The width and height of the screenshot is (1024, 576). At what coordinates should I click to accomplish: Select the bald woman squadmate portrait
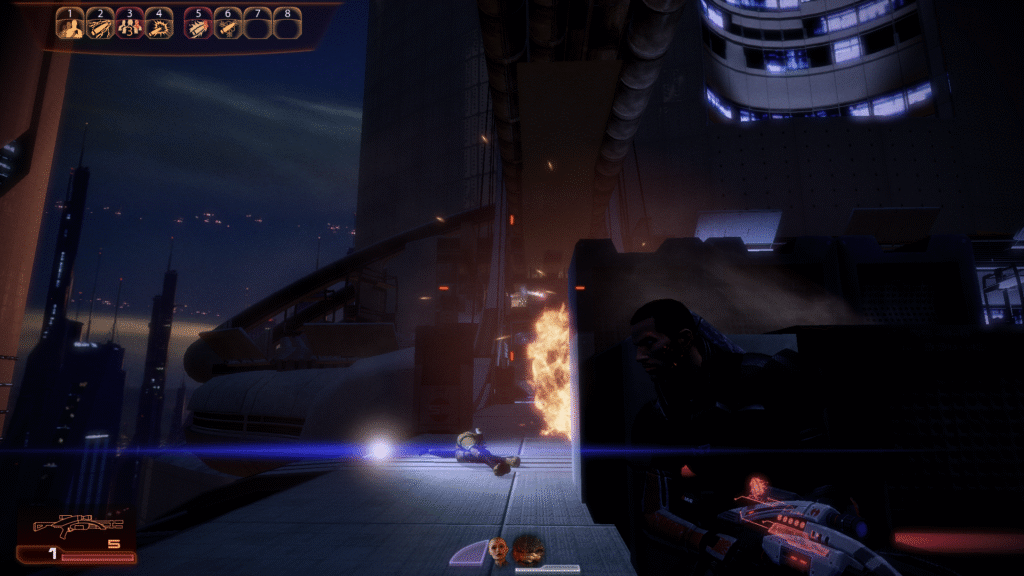pyautogui.click(x=497, y=549)
